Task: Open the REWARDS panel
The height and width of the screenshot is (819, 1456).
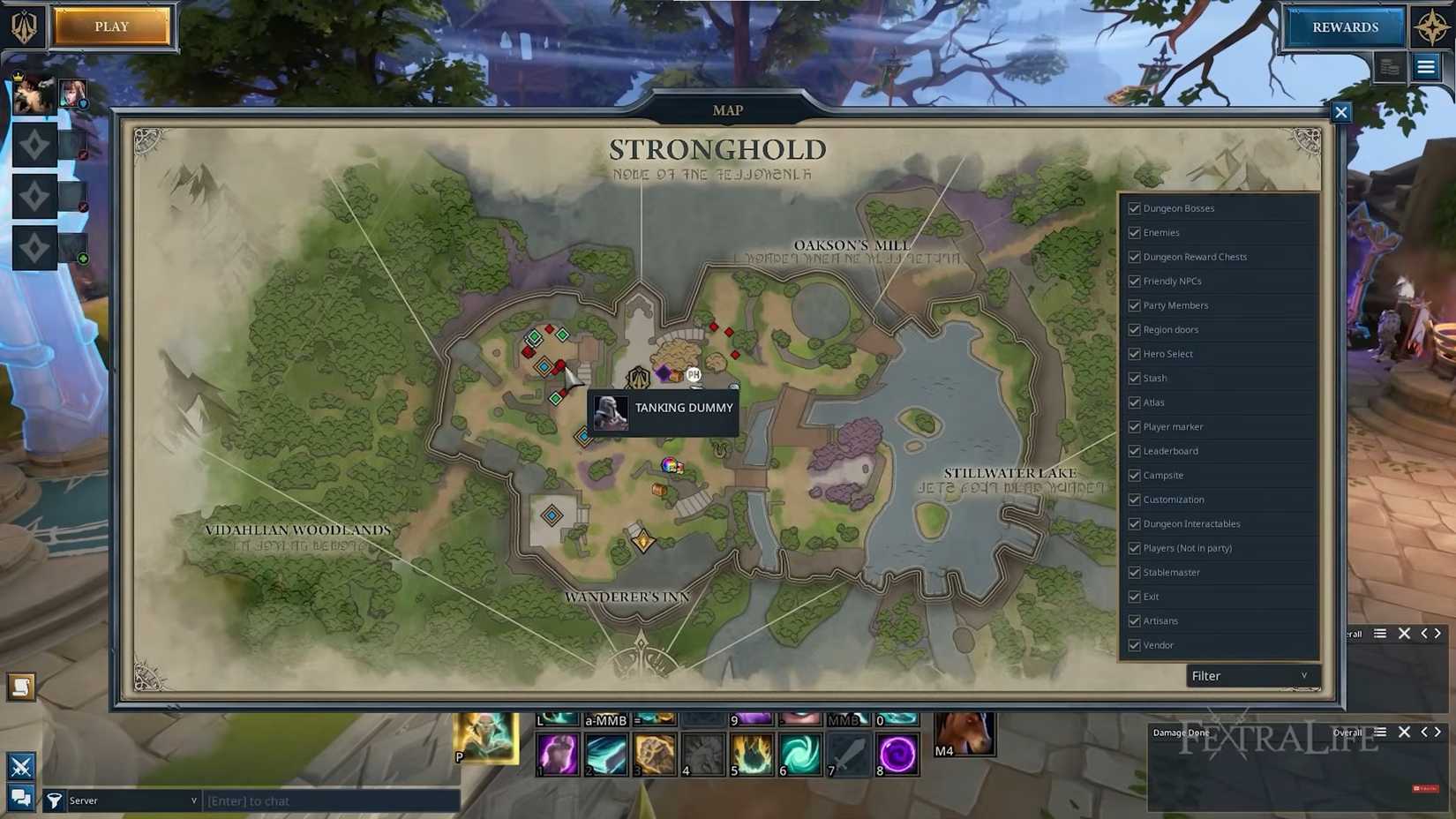Action: pos(1344,27)
